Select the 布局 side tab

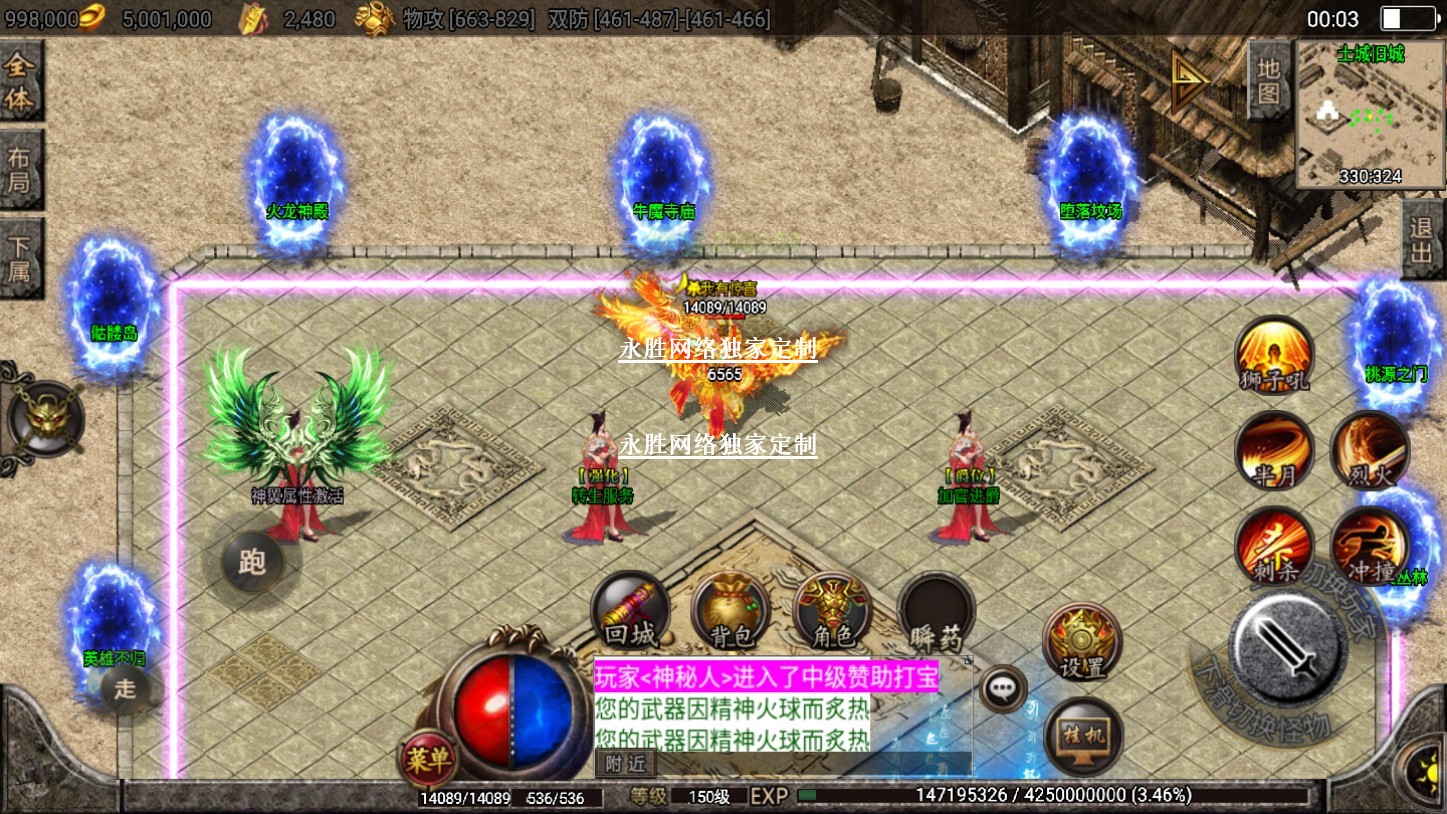(x=20, y=170)
